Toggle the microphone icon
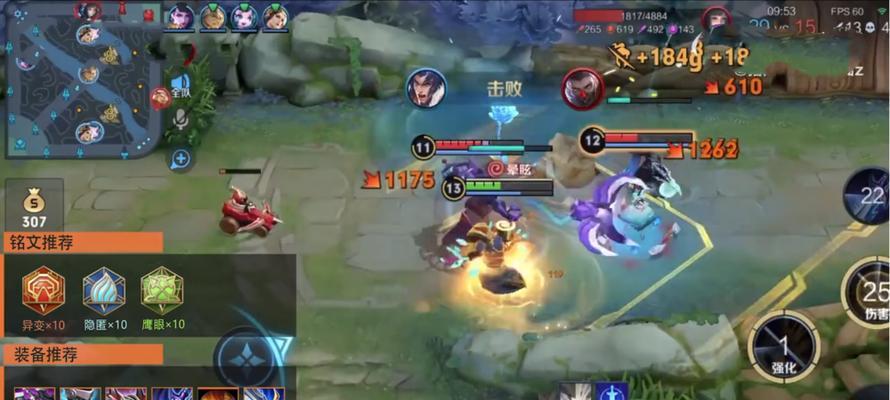This screenshot has width=890, height=400. click(181, 119)
